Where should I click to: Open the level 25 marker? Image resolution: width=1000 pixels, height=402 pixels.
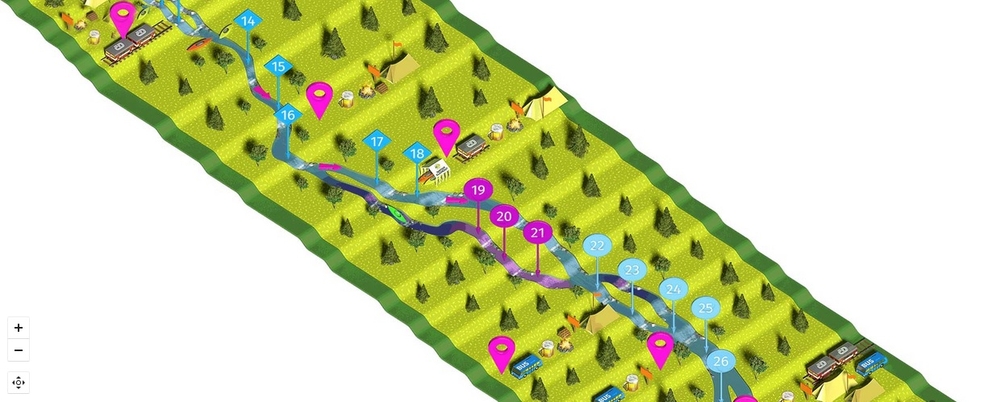pyautogui.click(x=706, y=308)
